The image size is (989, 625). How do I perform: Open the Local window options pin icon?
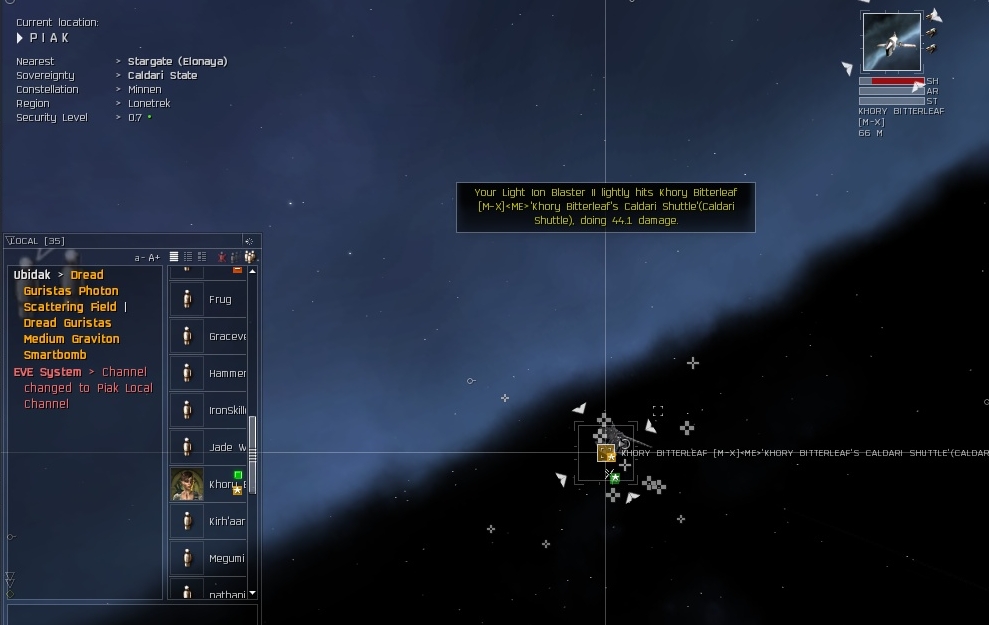[x=249, y=241]
